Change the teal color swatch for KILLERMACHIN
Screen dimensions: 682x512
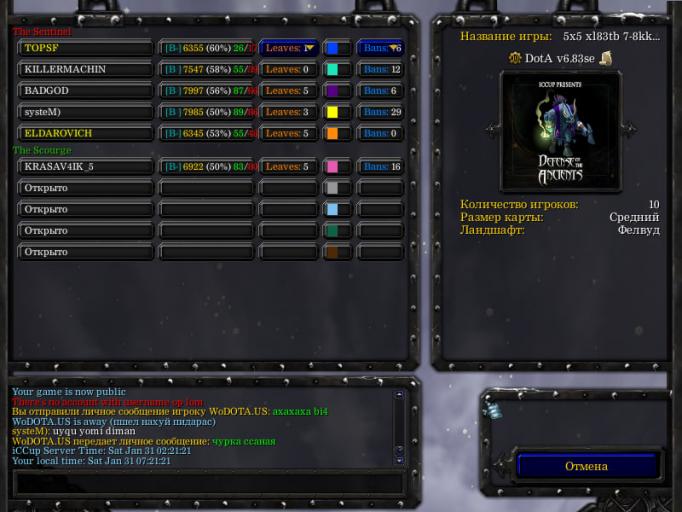[x=336, y=69]
